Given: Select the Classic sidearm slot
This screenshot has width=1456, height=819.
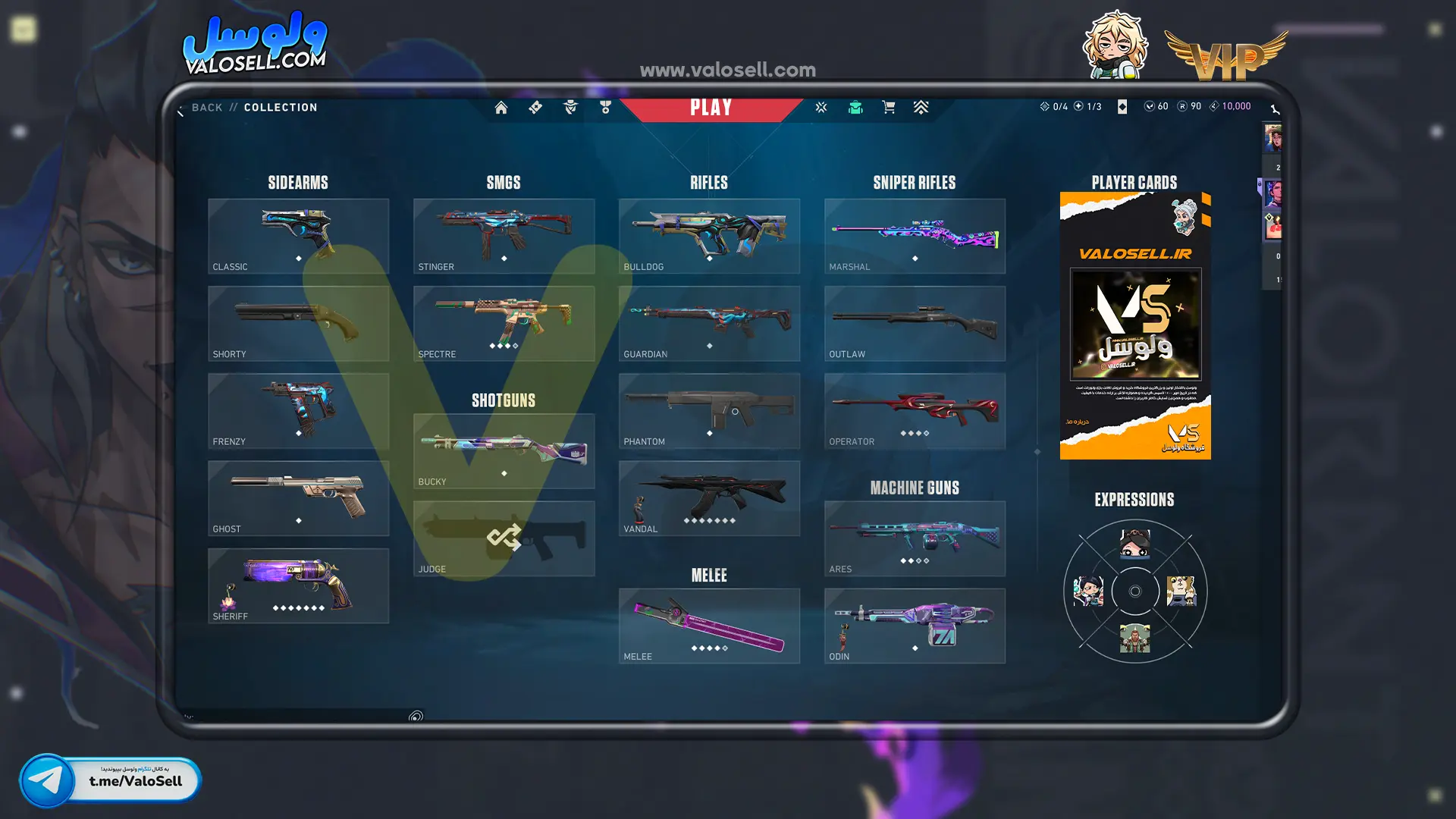Looking at the screenshot, I should (298, 236).
